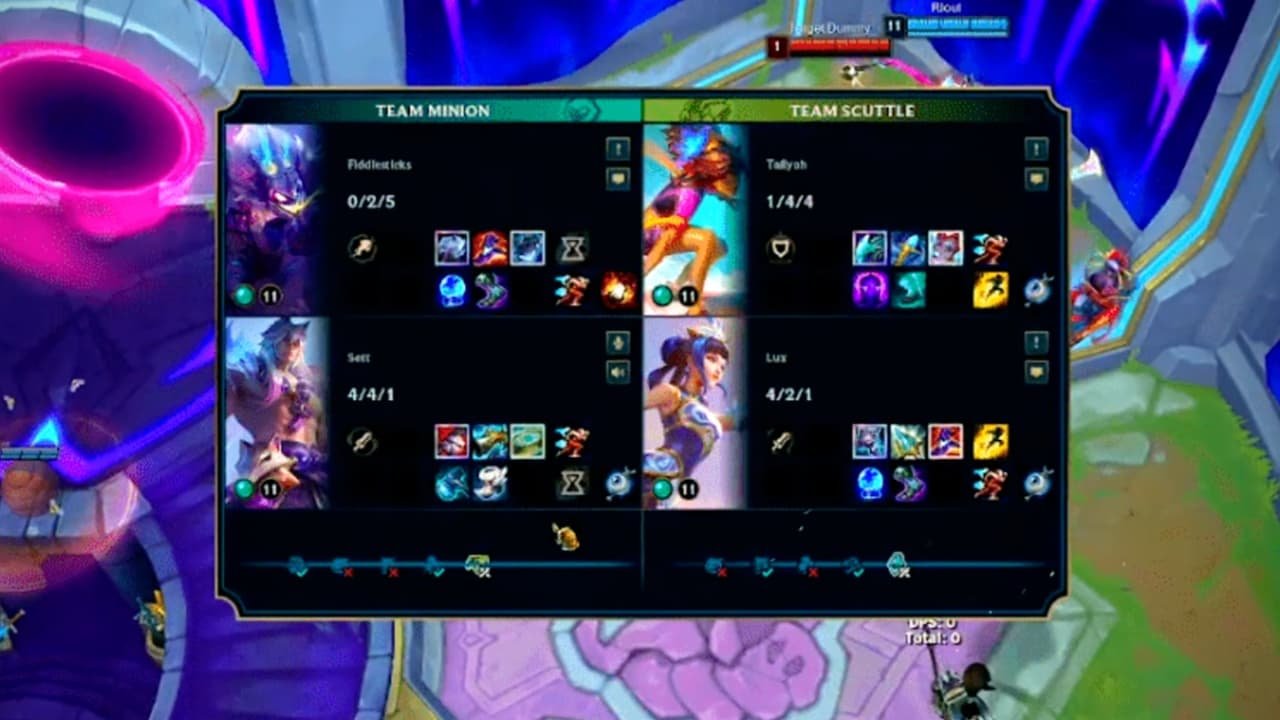
Task: Click Fiddlesticks' Stopwatch item icon
Action: click(x=573, y=248)
